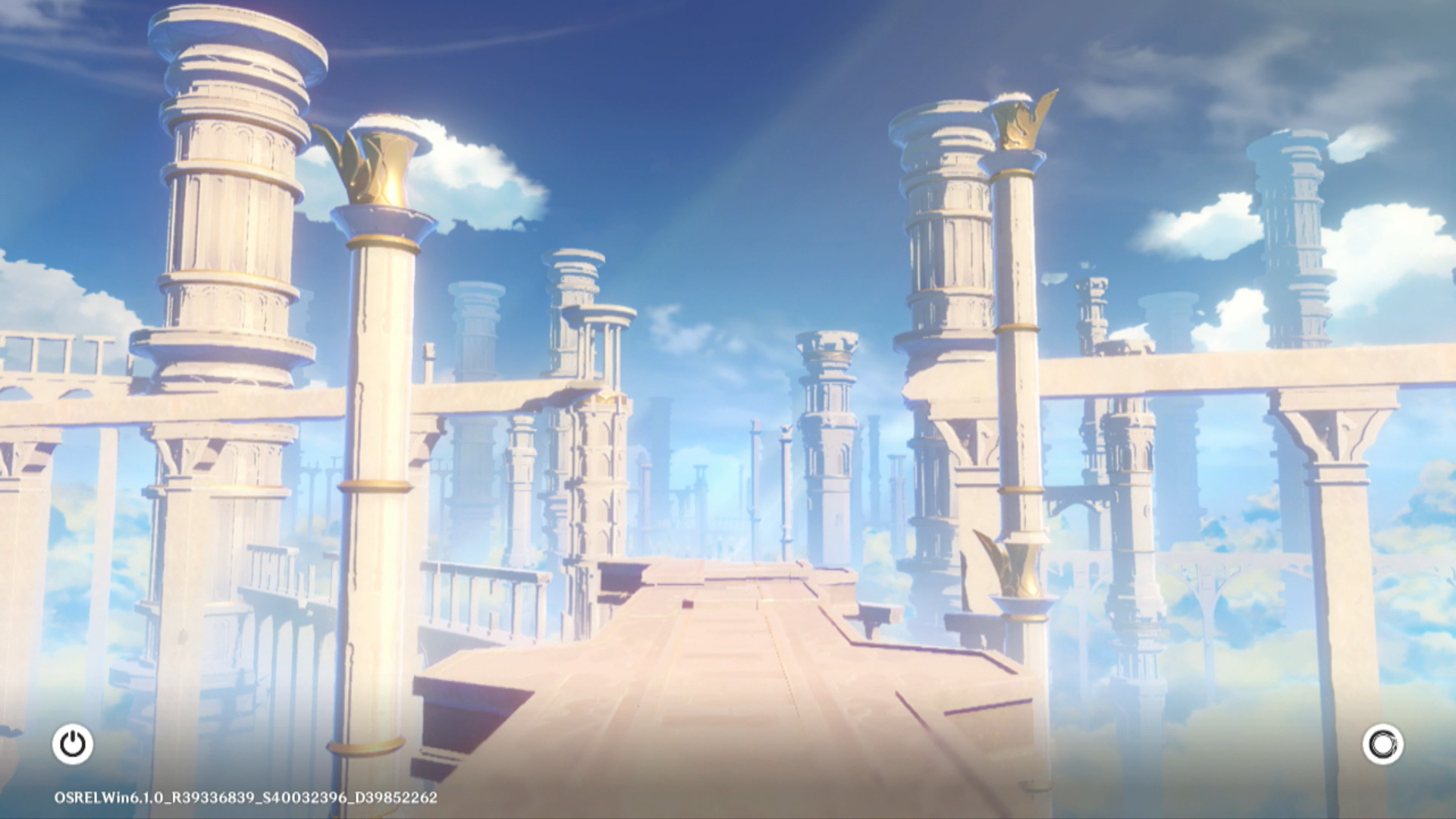
Task: Click the power icon to exit game
Action: pos(73,744)
